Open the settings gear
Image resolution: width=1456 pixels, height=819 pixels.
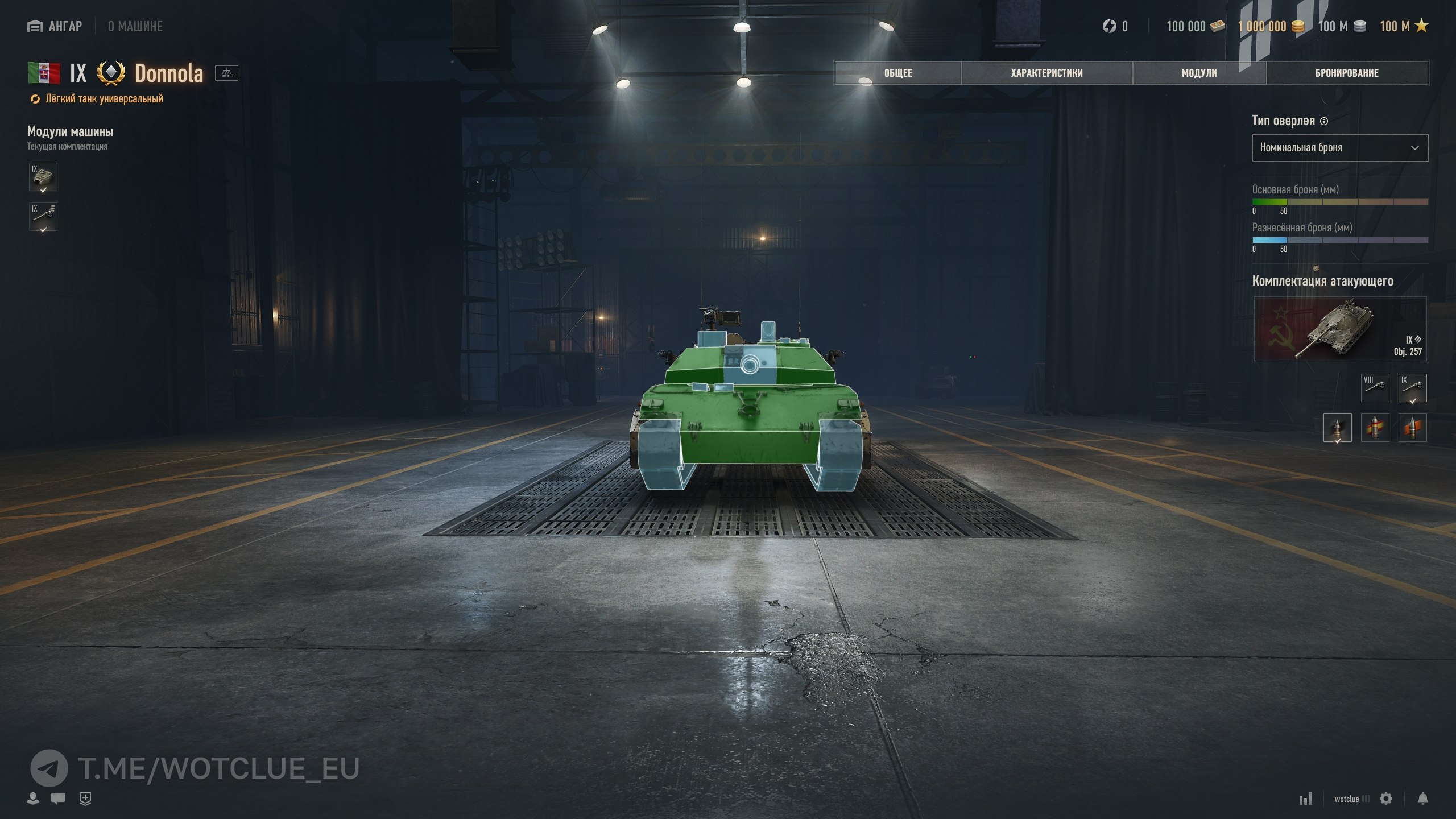[1386, 799]
